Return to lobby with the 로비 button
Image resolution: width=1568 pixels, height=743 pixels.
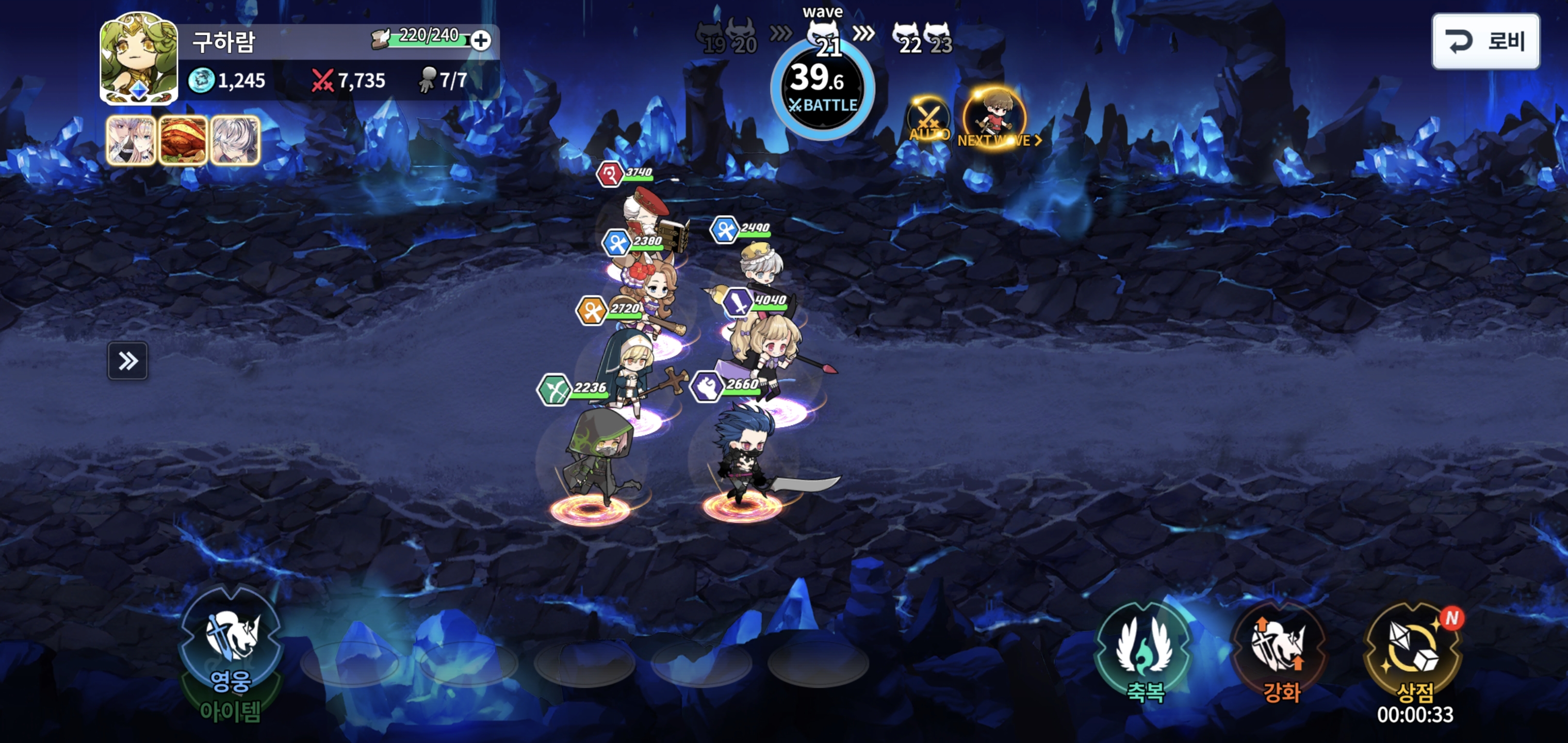1485,41
